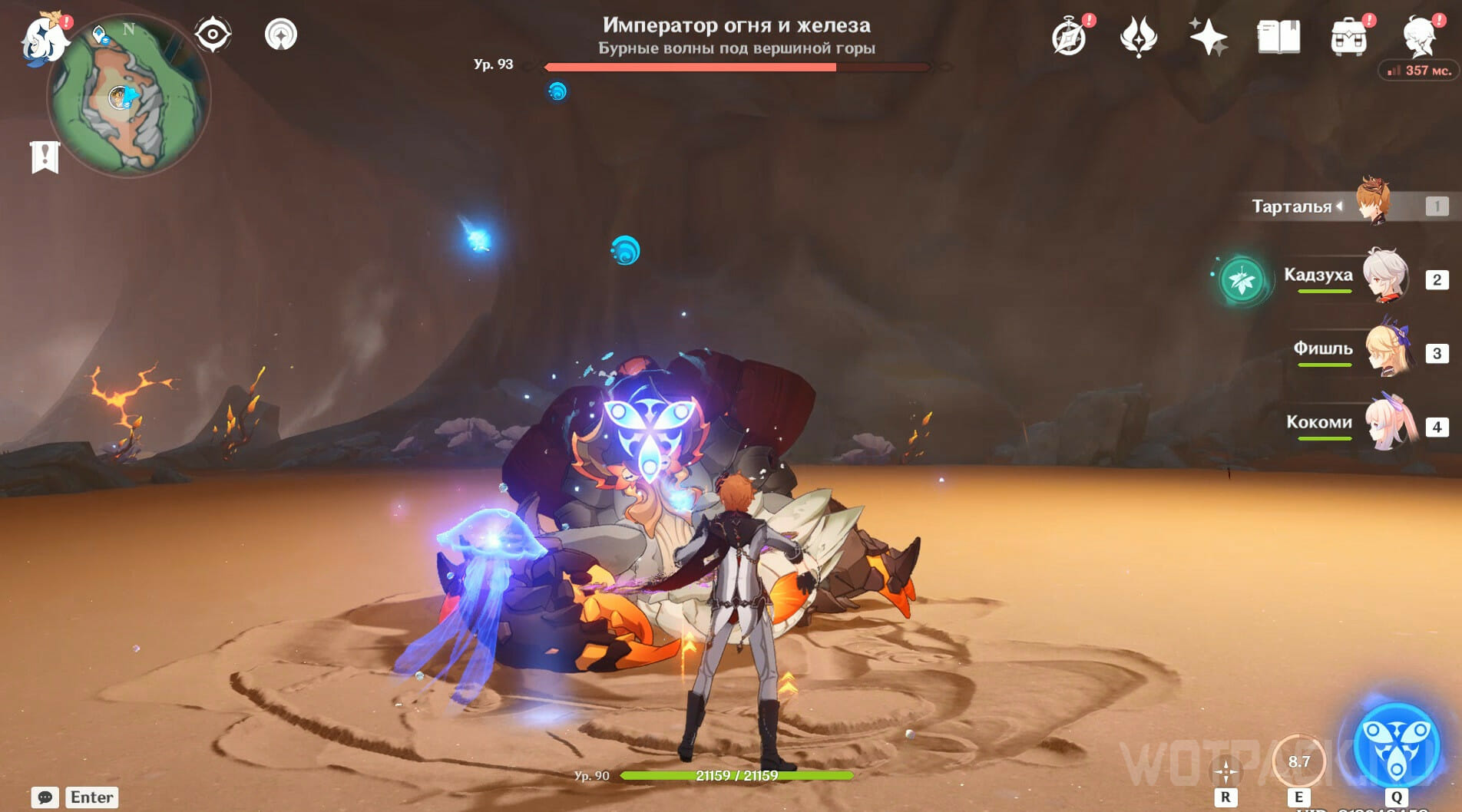Open the co-op mode circular icon
The height and width of the screenshot is (812, 1462).
281,35
